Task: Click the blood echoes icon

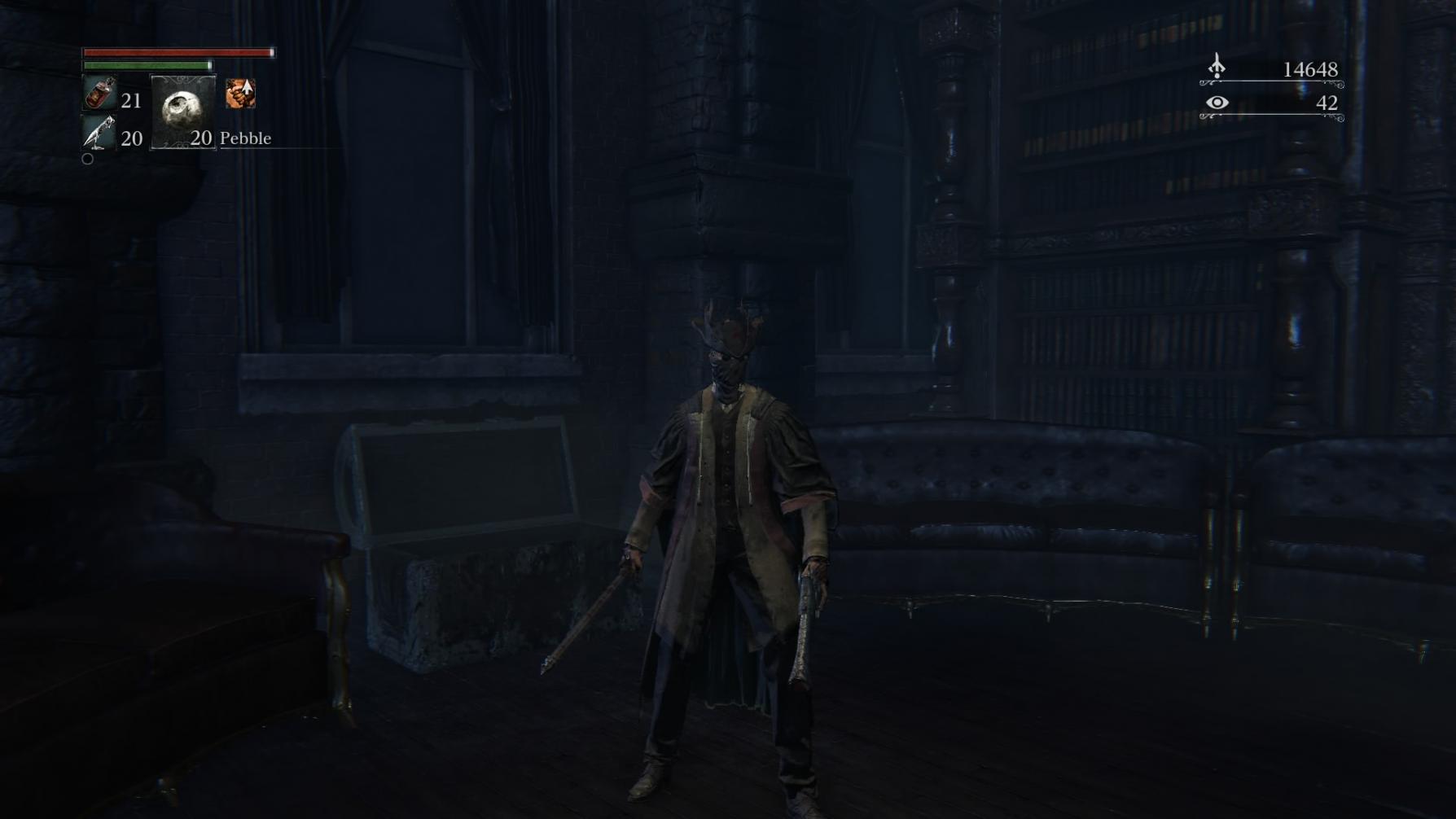Action: click(x=1217, y=67)
